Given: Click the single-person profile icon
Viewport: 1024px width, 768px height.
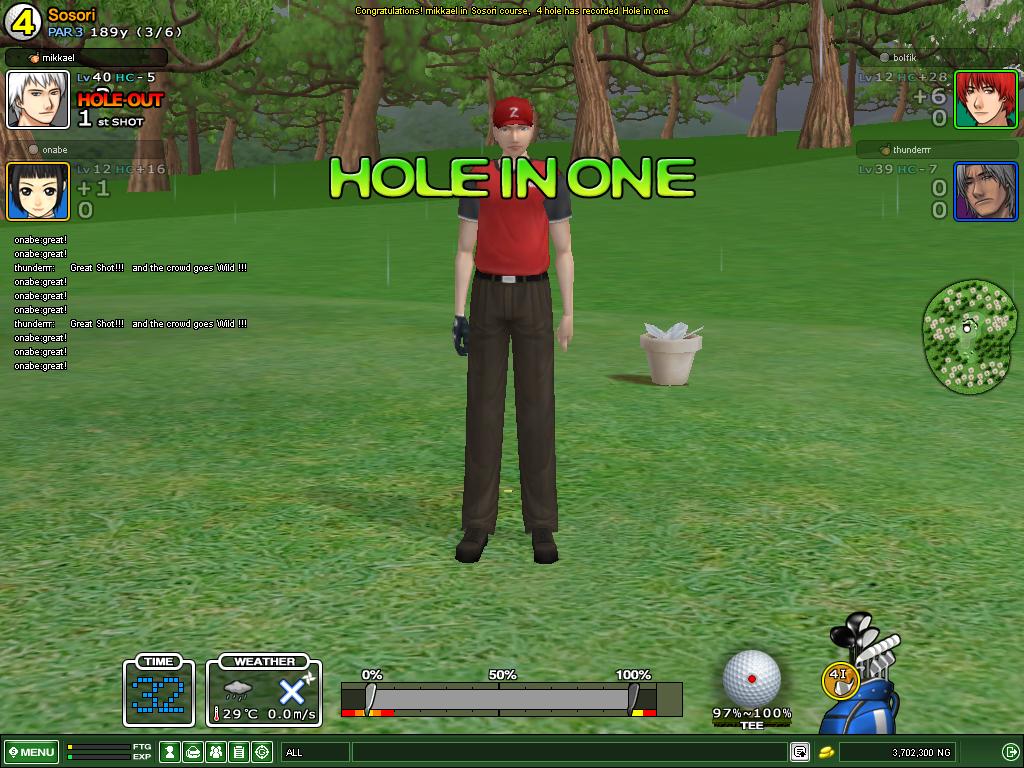Looking at the screenshot, I should coord(170,752).
